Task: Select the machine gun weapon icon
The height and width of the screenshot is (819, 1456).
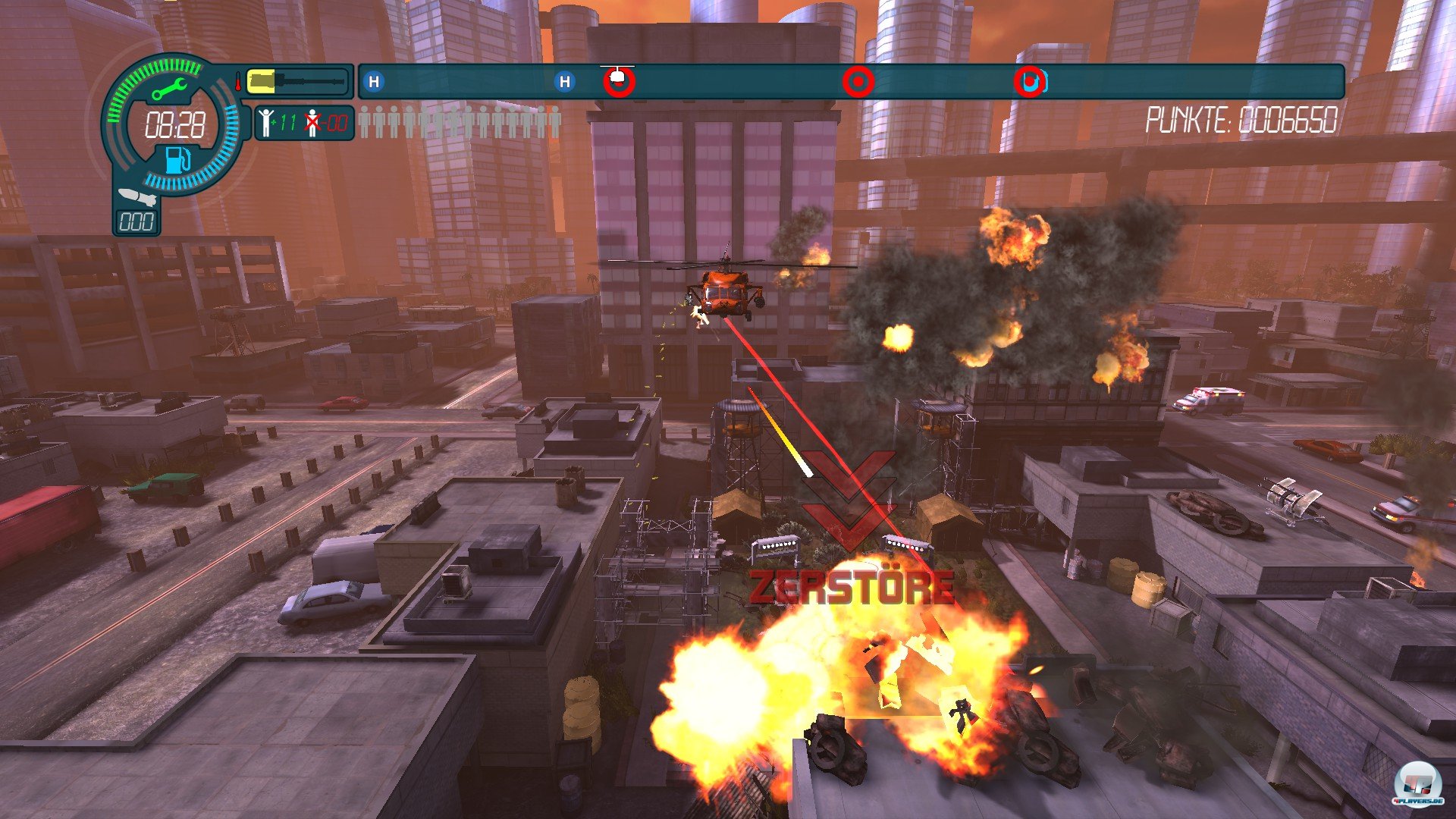Action: tap(300, 80)
